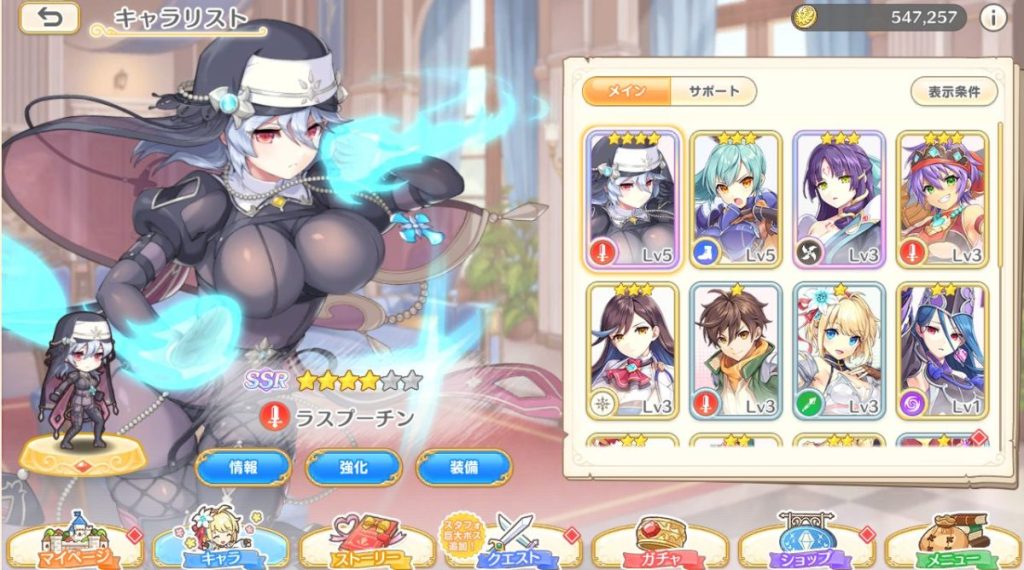
Task: Open the info icon beside the gold counter
Action: coord(993,17)
